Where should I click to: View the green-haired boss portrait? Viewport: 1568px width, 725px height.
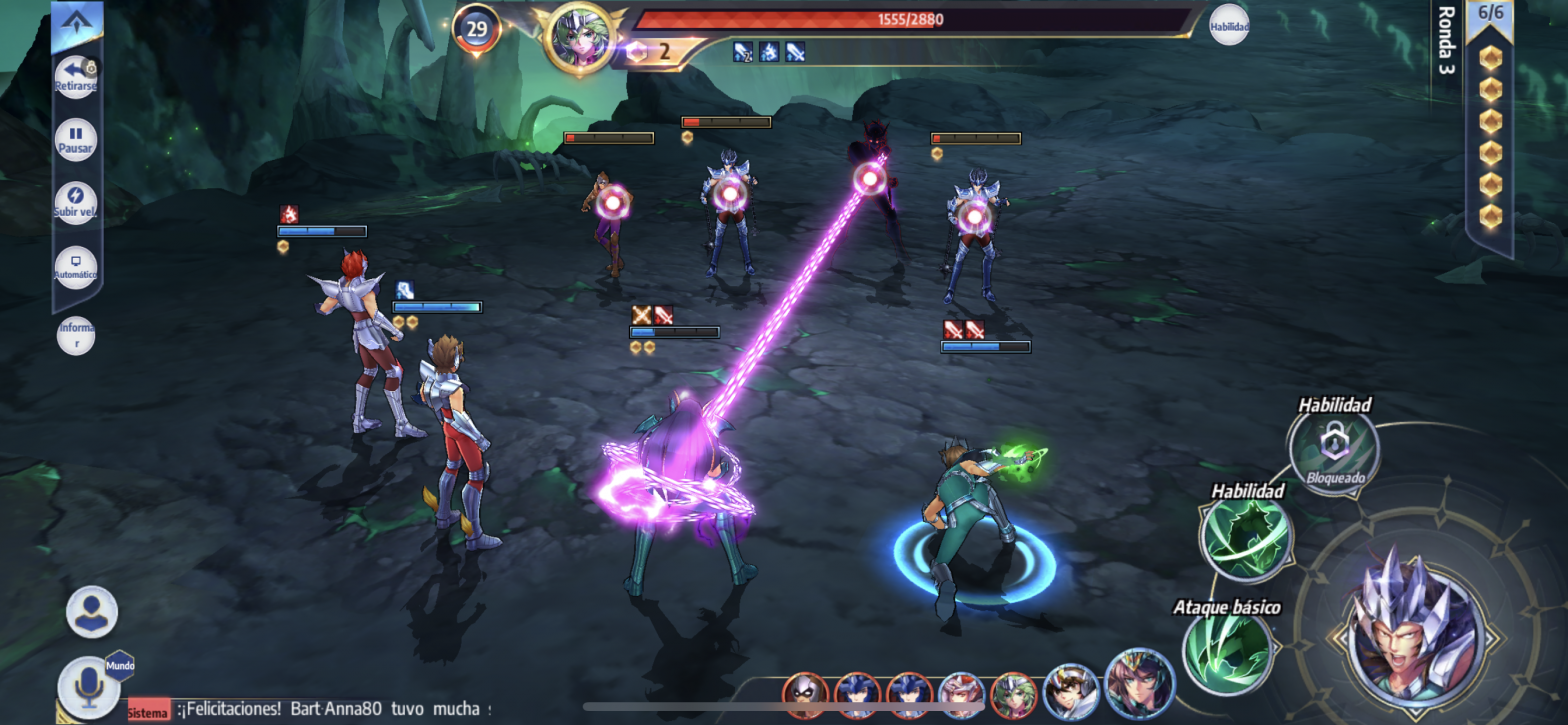pos(578,37)
